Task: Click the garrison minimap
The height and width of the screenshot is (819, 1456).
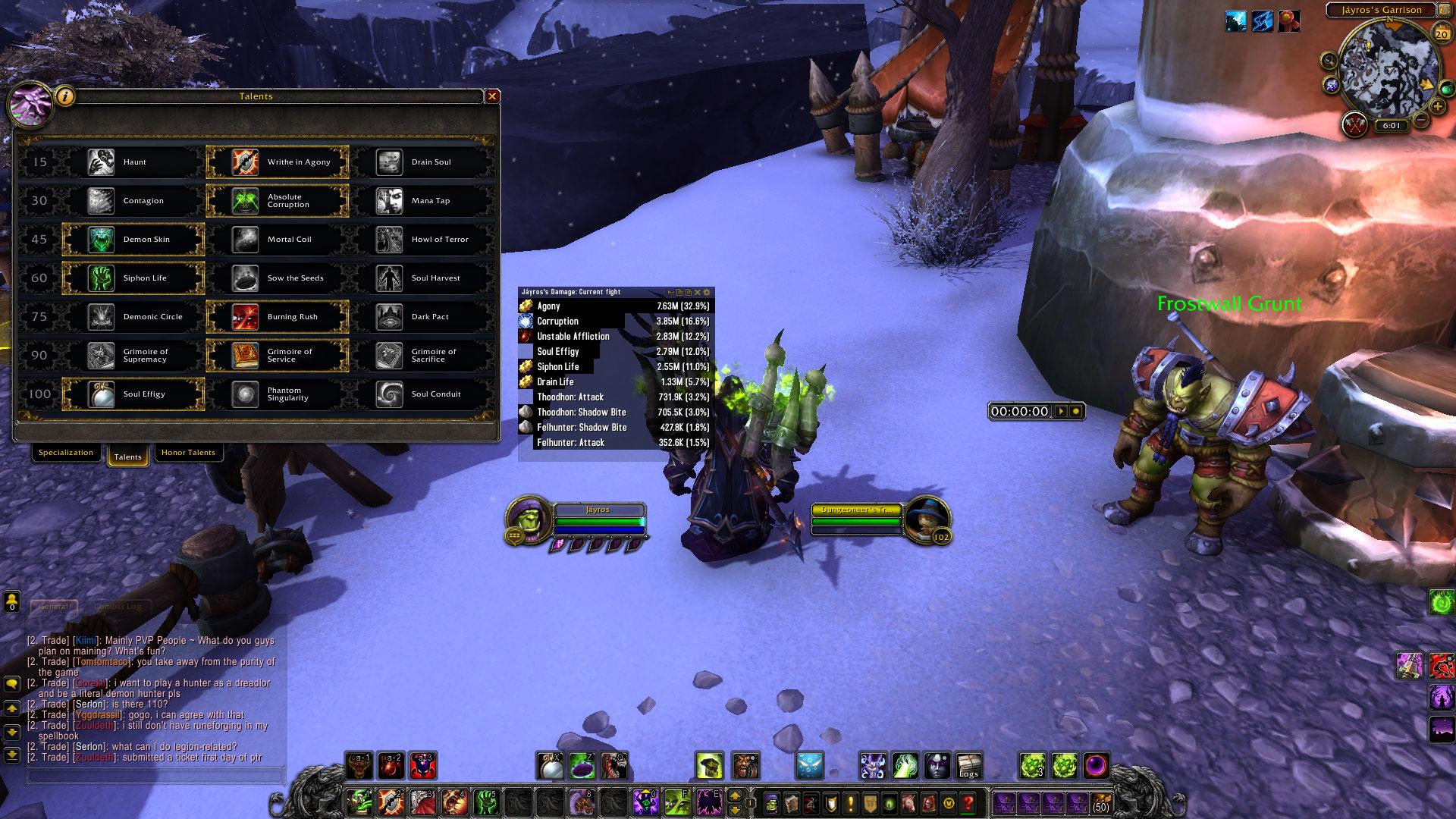Action: point(1378,70)
